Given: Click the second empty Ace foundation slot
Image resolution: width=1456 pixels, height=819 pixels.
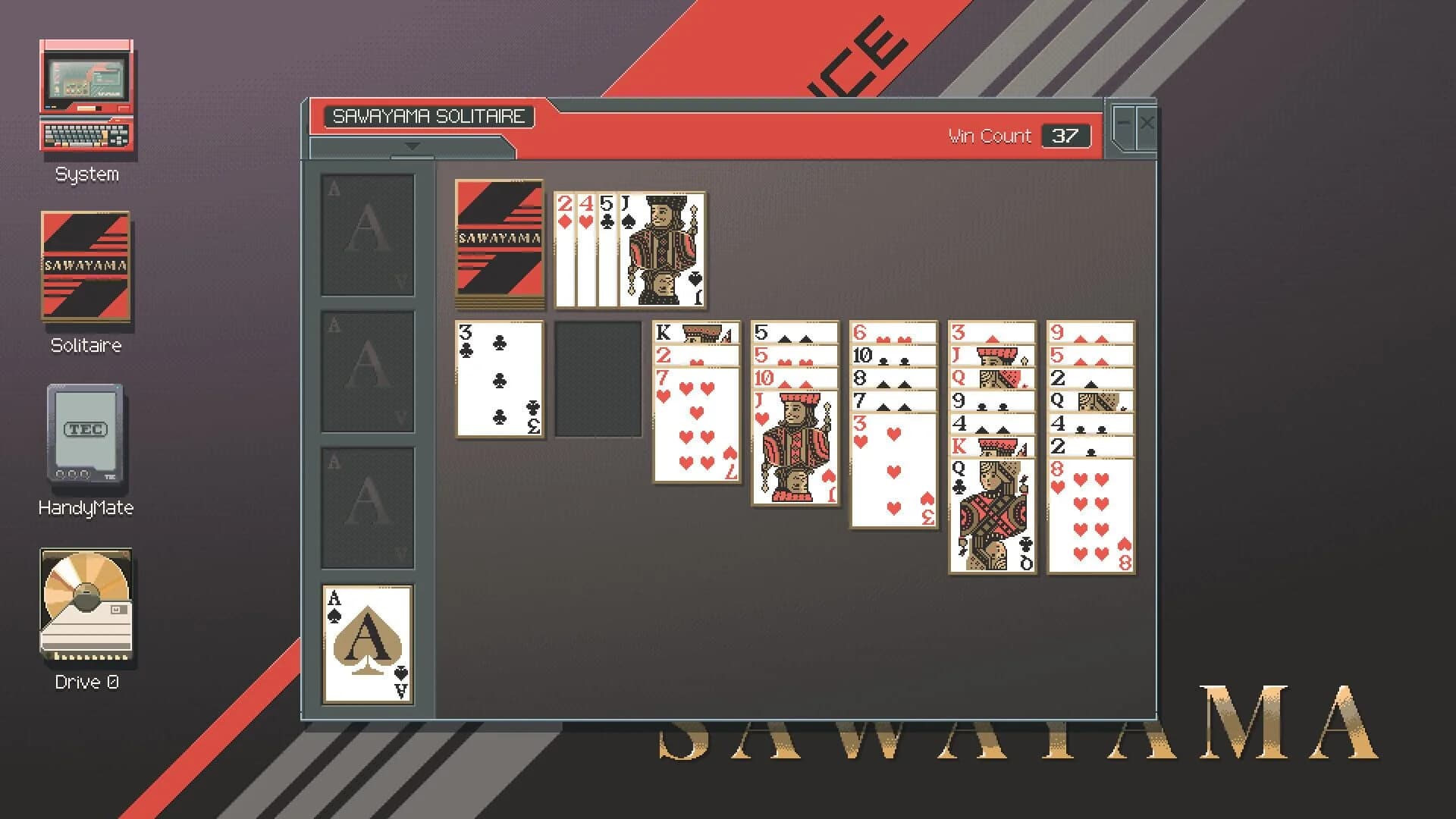Looking at the screenshot, I should click(x=367, y=372).
